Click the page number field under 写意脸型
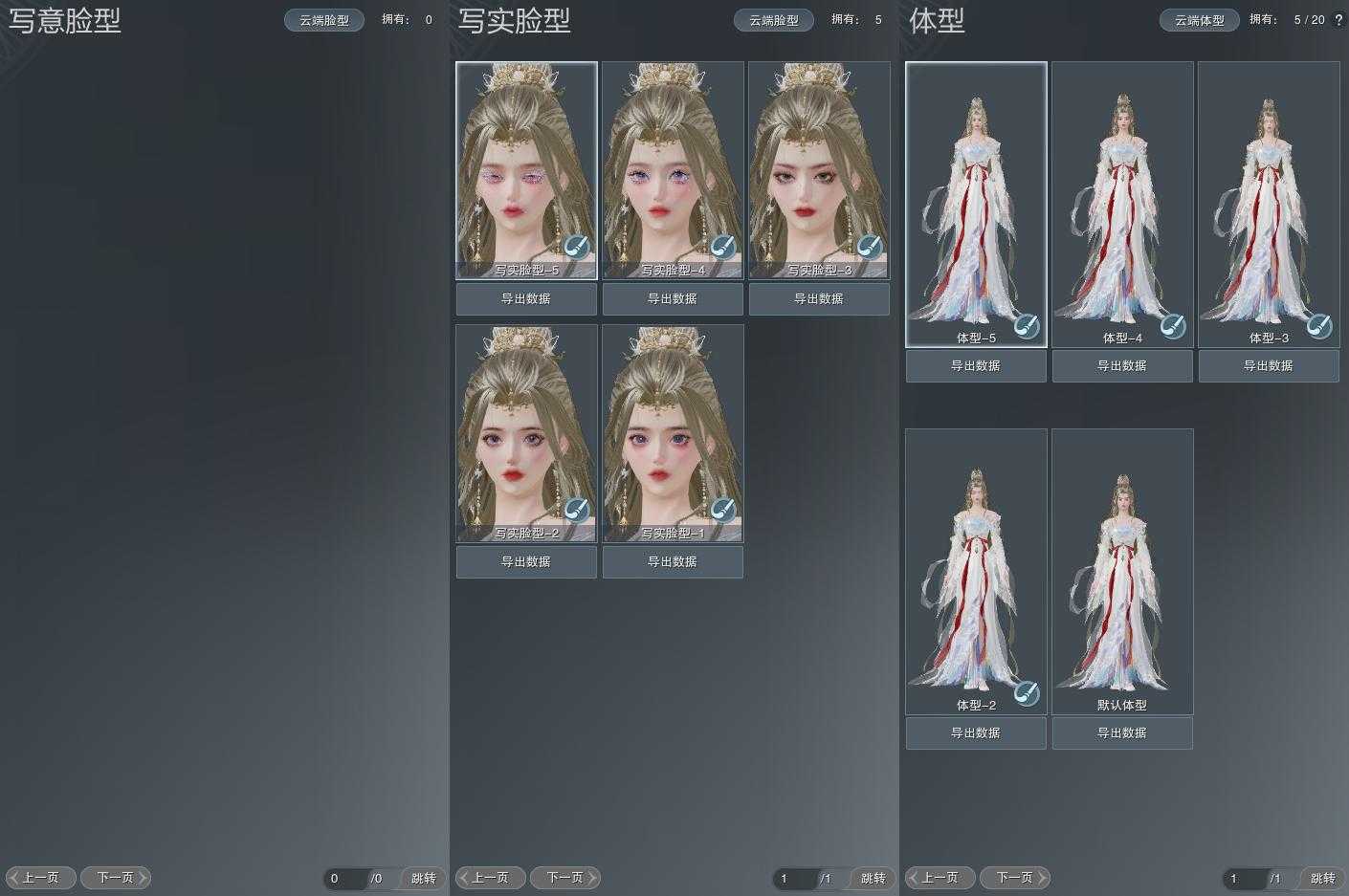1349x896 pixels. [x=345, y=879]
